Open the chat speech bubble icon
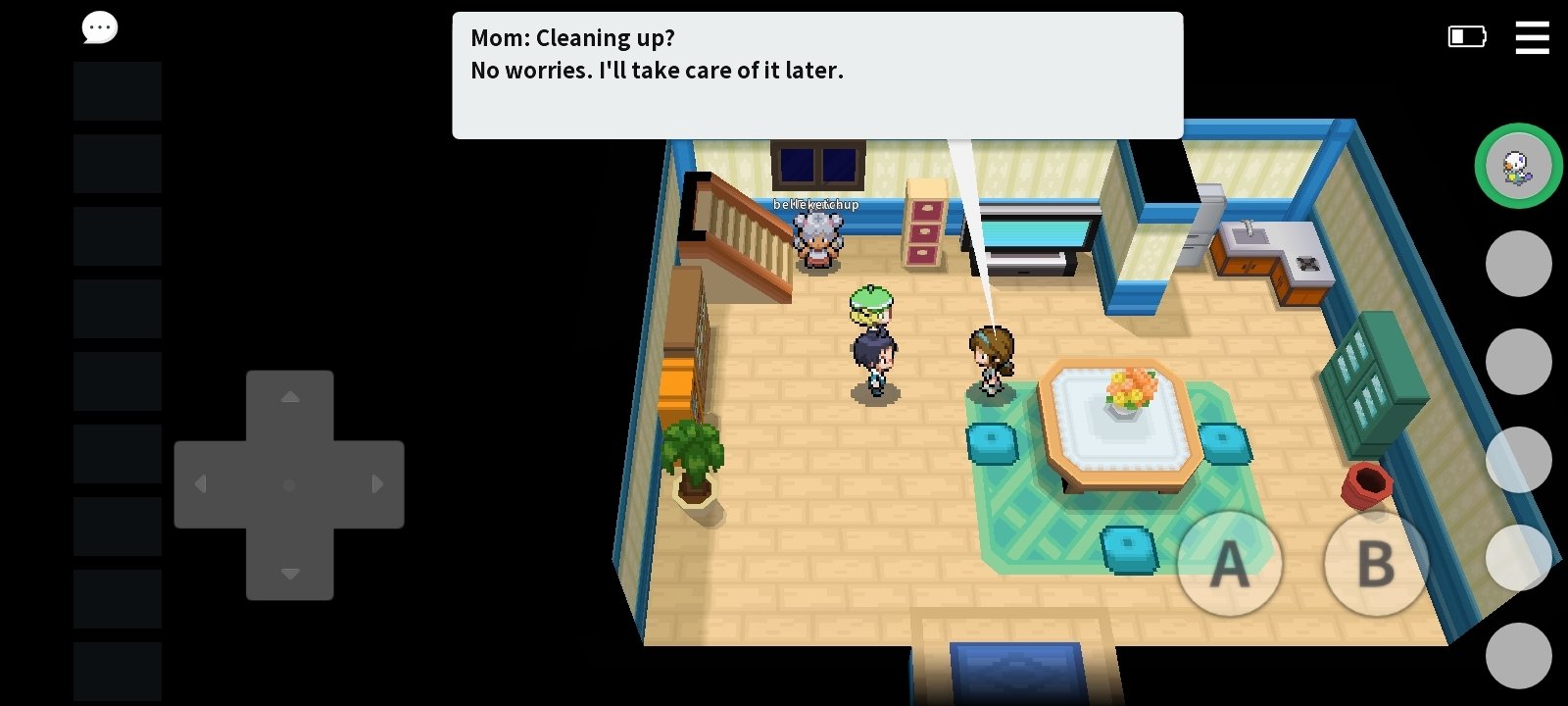Viewport: 1568px width, 706px height. click(x=100, y=28)
